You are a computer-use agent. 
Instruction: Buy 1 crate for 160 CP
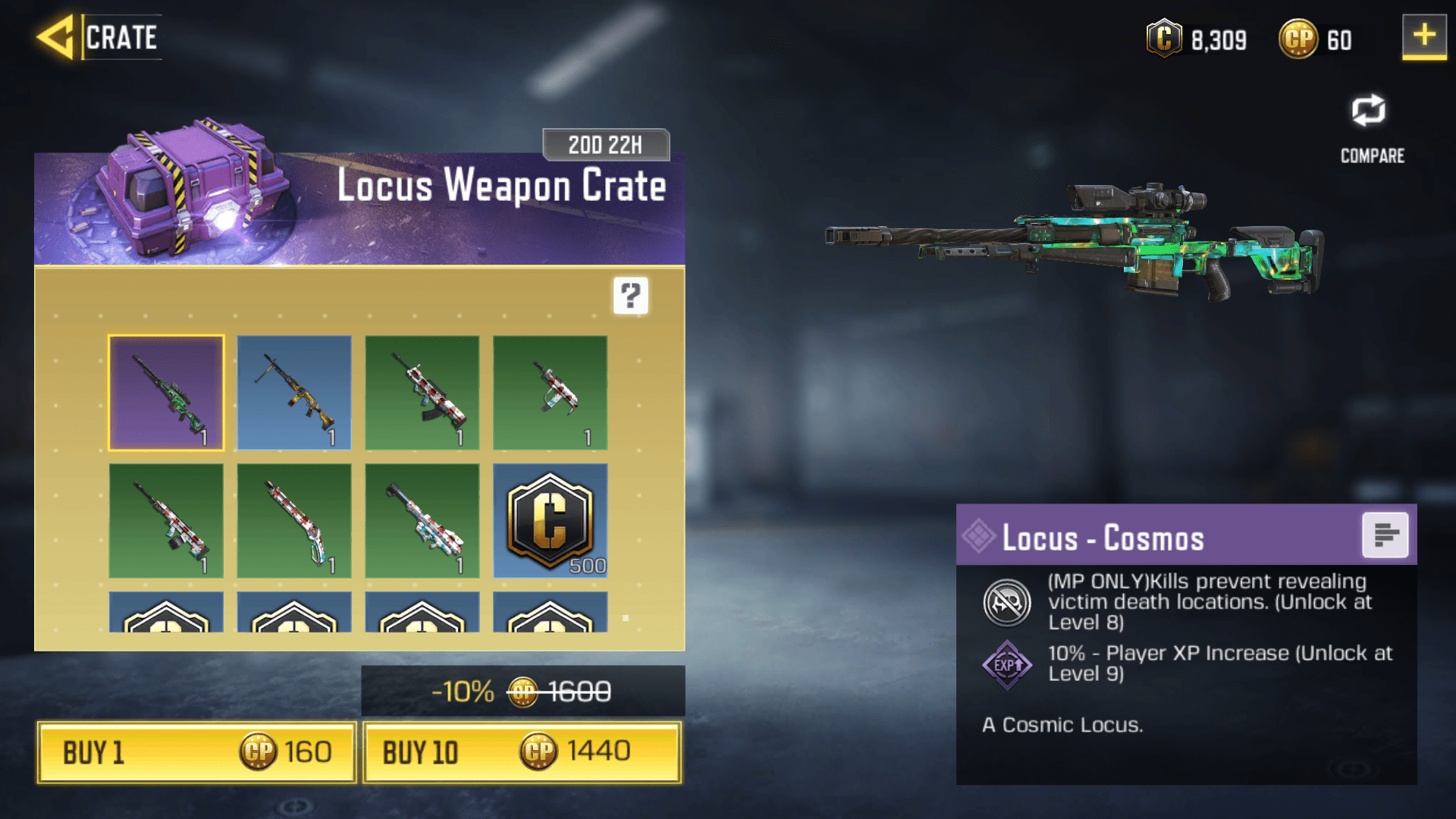pos(196,752)
